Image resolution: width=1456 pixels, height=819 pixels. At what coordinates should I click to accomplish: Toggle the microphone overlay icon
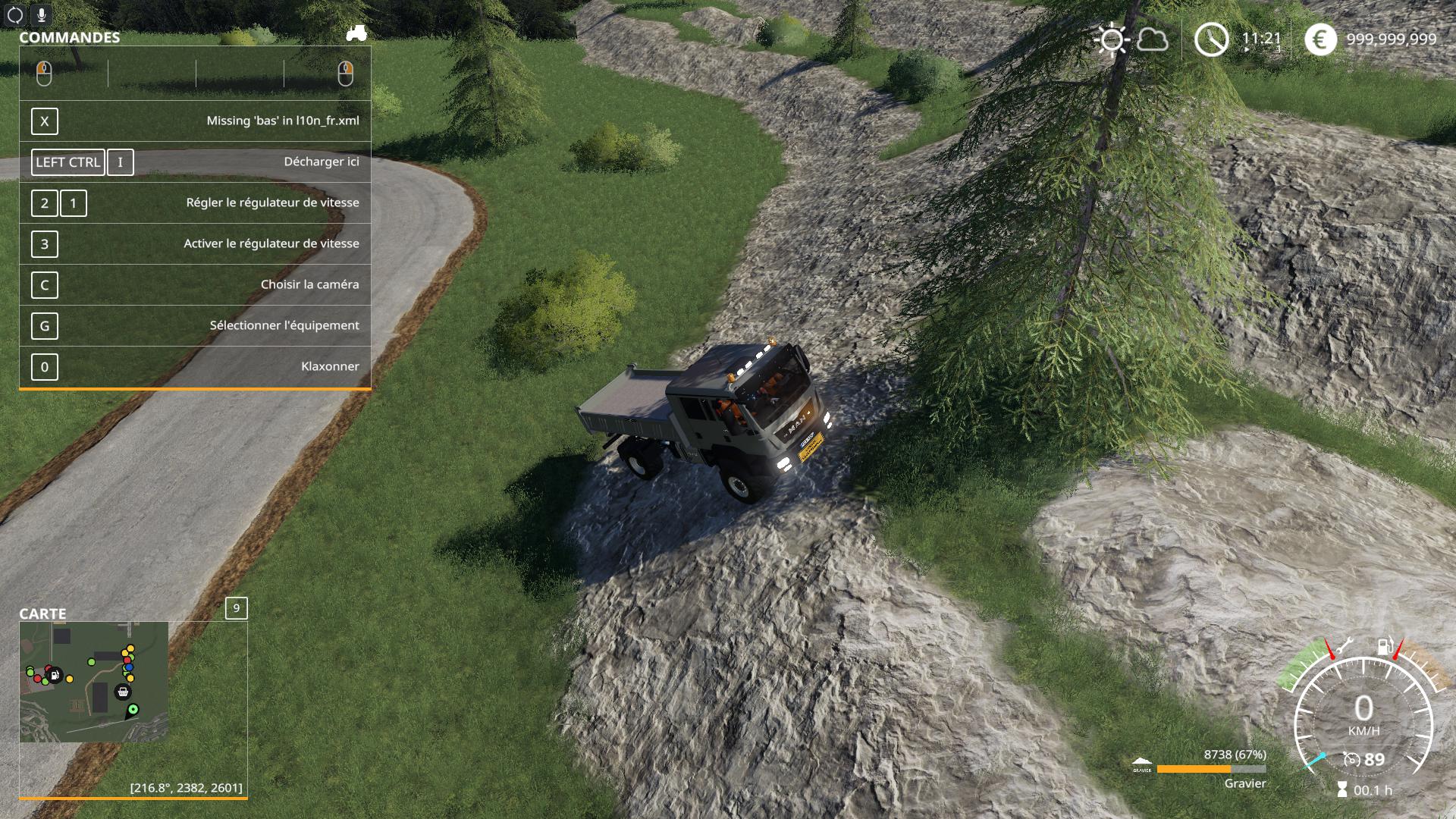41,14
